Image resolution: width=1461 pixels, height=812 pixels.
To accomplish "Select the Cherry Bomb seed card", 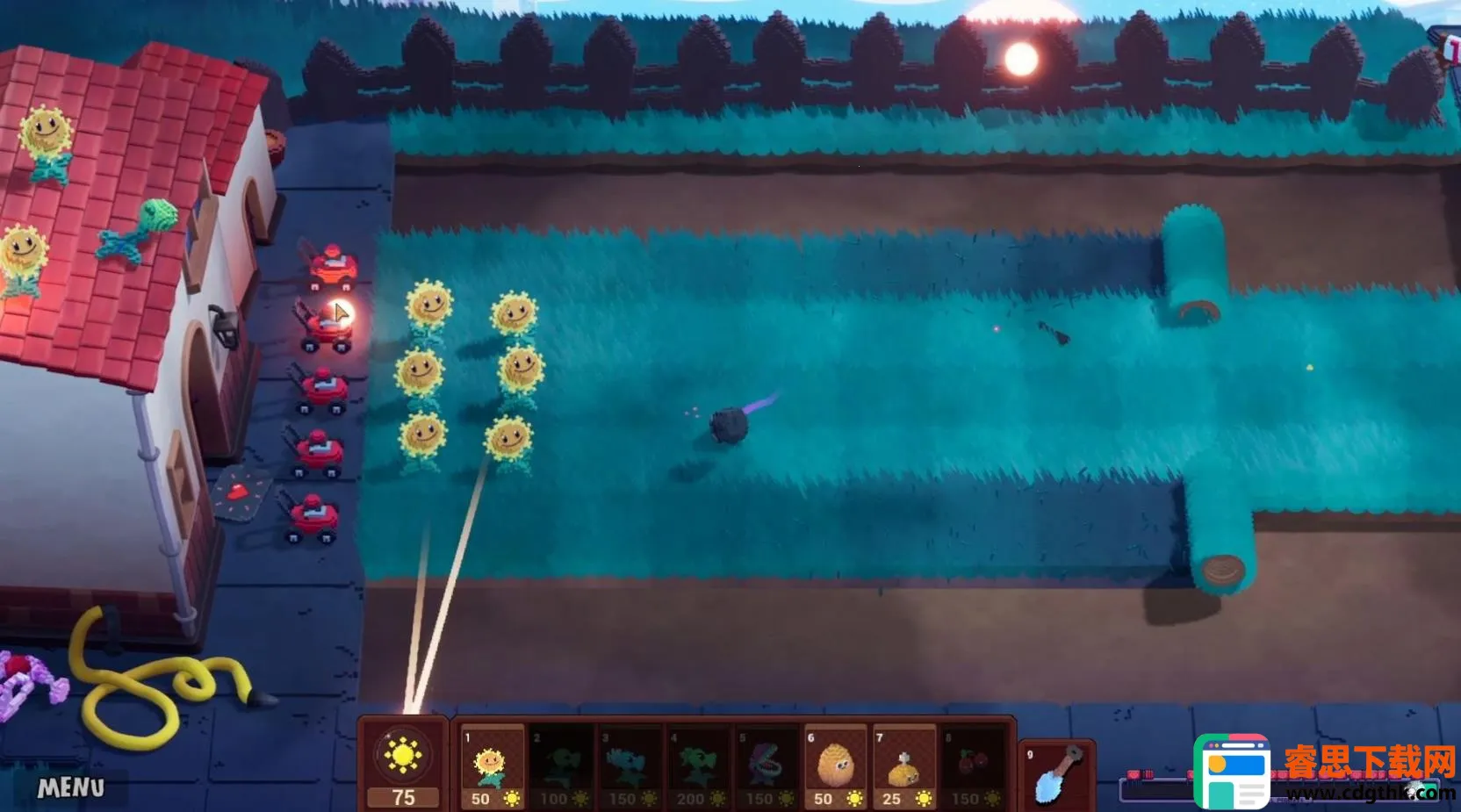I will click(972, 766).
